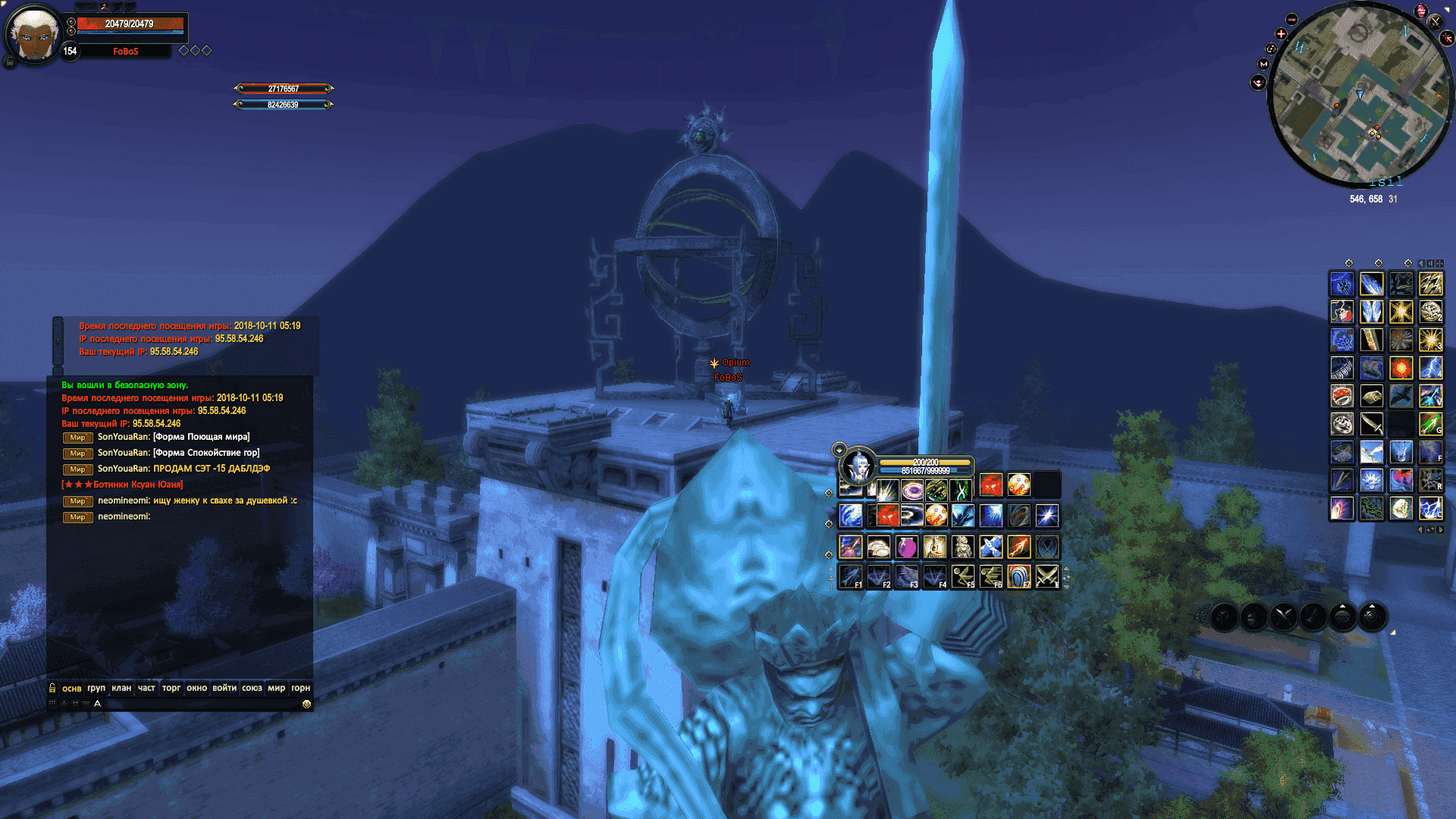The height and width of the screenshot is (819, 1456).
Task: Activate the green arrow skill bound to G
Action: tap(1430, 424)
